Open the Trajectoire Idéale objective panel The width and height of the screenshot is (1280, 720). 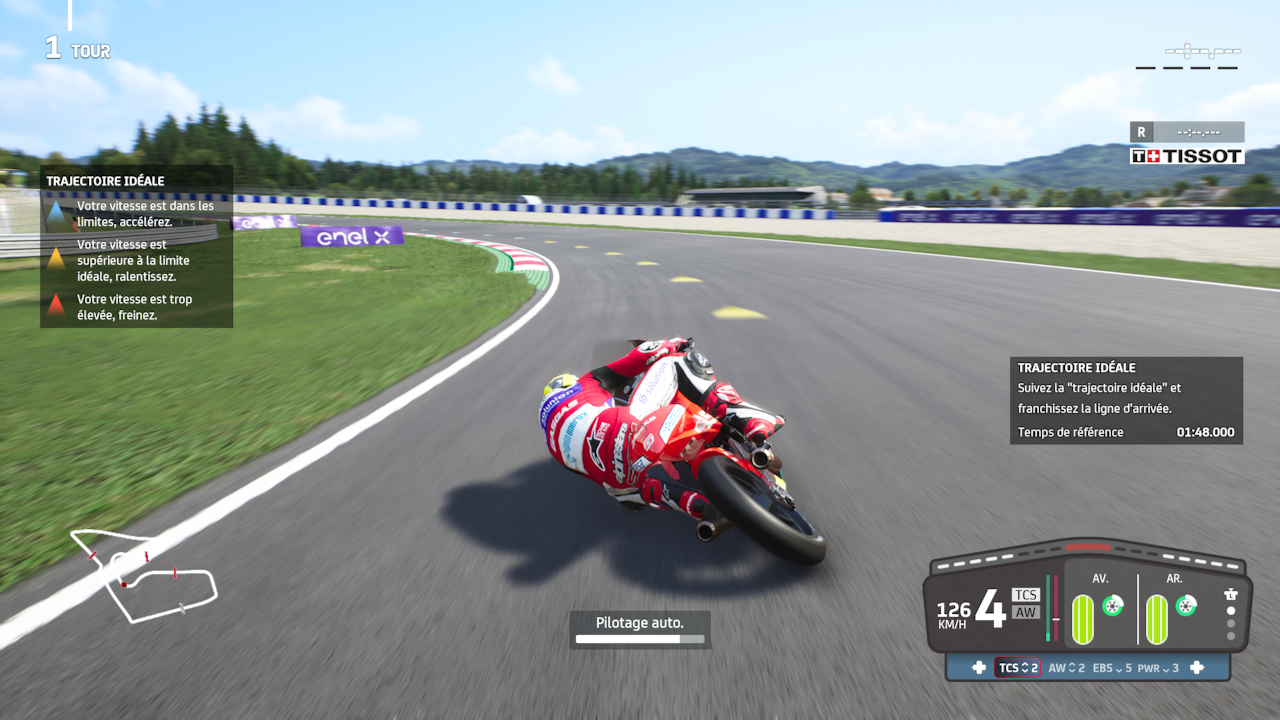point(1126,400)
